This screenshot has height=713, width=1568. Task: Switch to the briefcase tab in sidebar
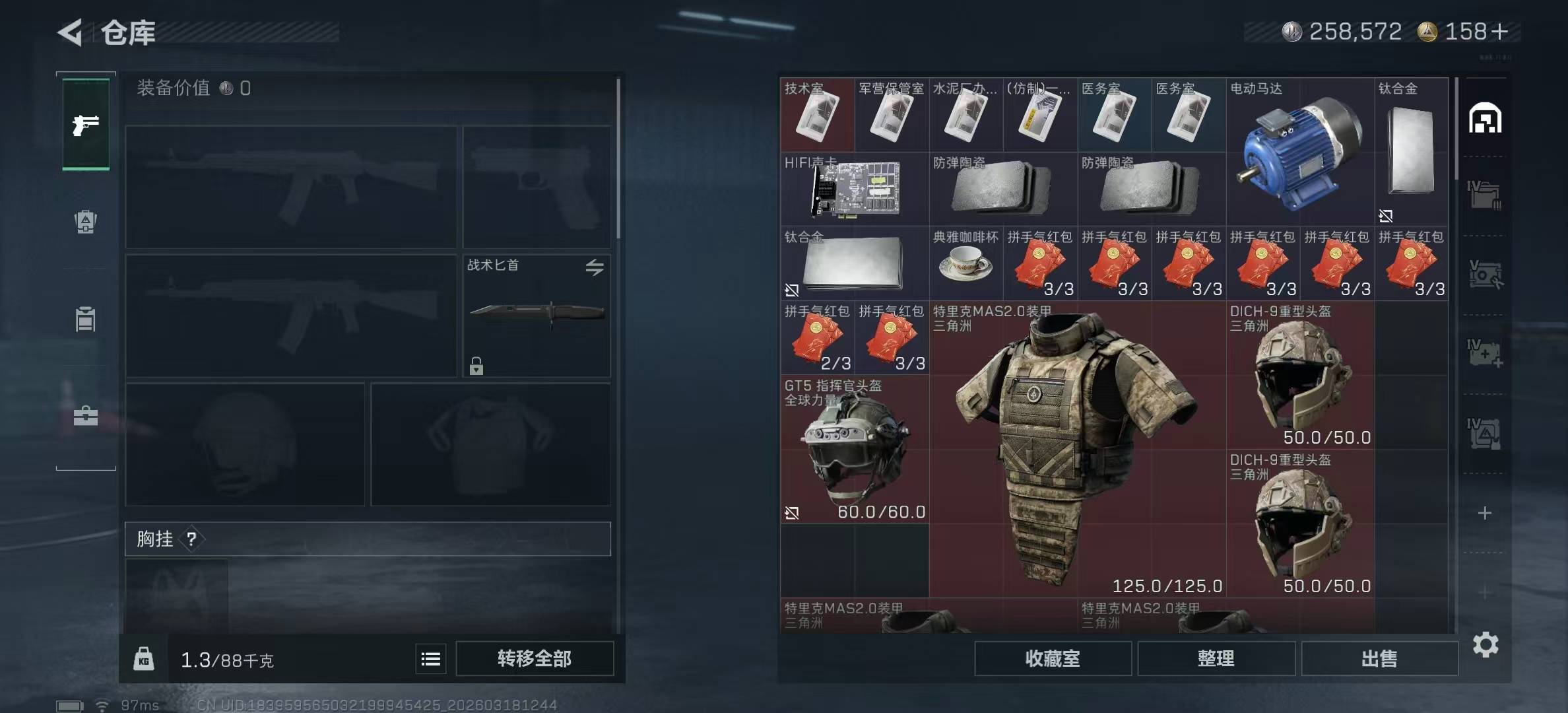coord(86,416)
